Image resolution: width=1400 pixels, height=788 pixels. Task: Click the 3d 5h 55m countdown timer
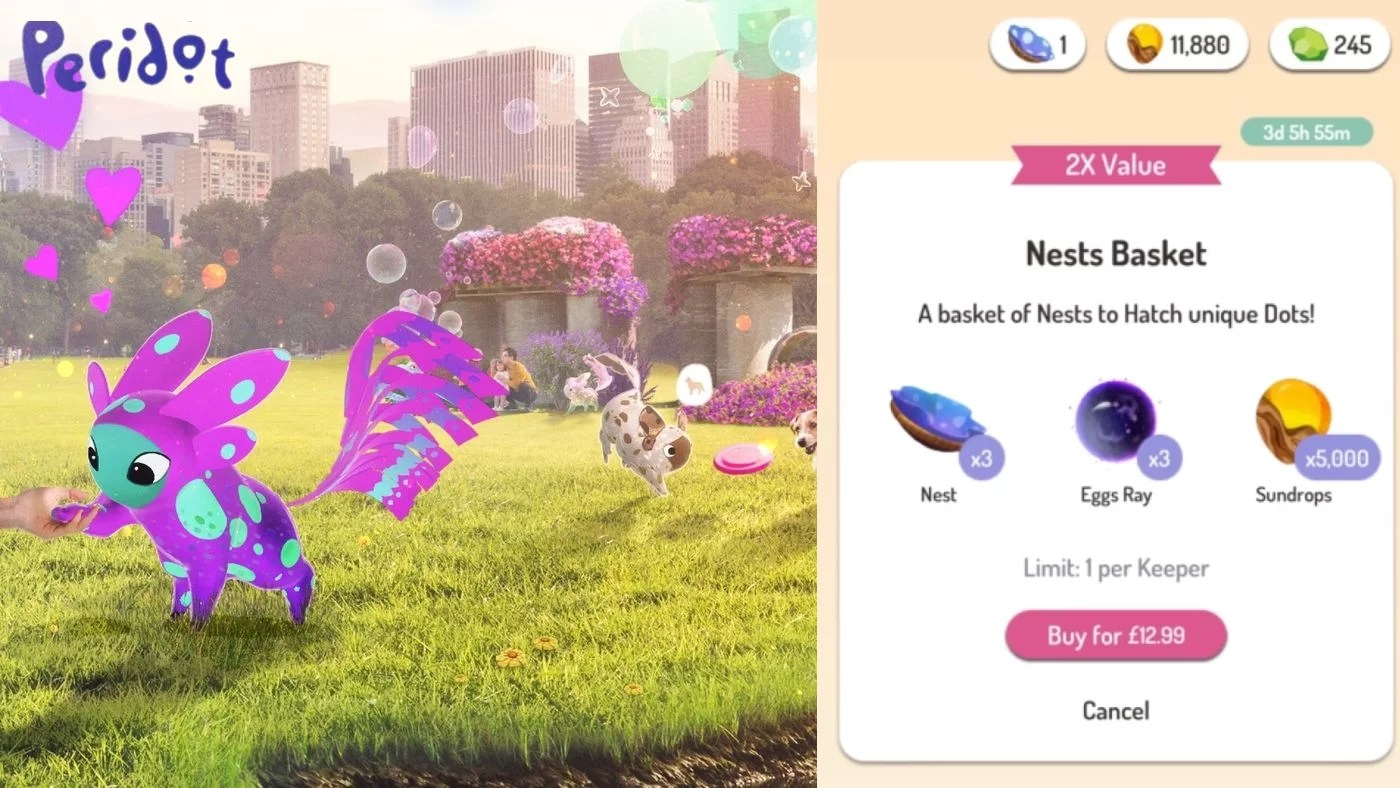[x=1307, y=131]
